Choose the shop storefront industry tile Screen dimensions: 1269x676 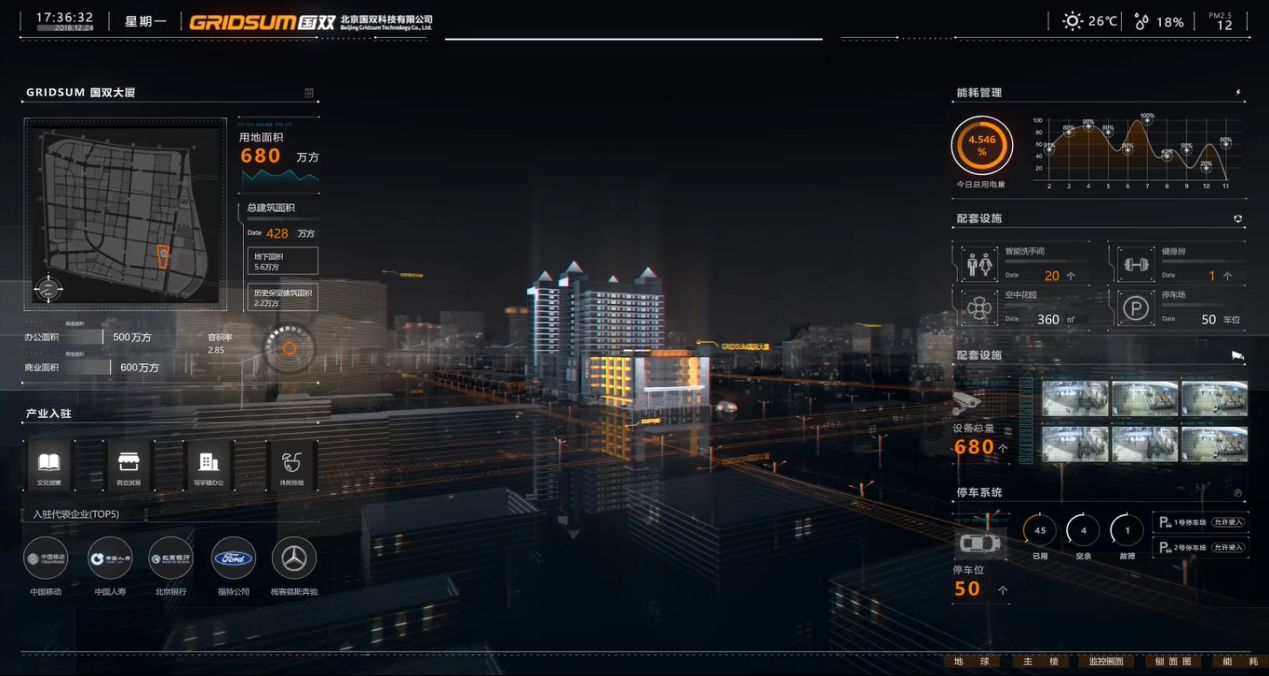129,463
